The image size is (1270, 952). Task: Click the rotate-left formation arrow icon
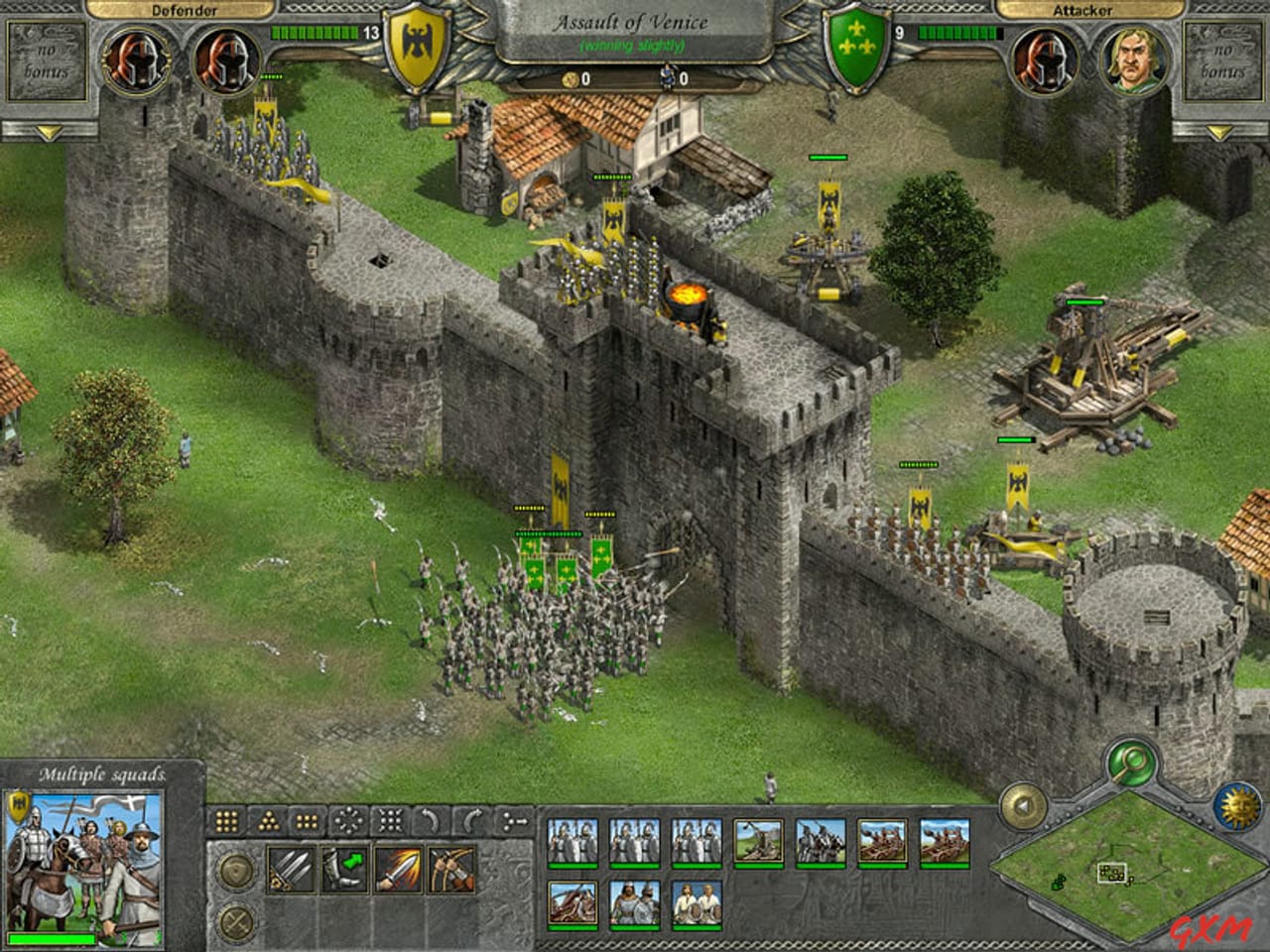tap(428, 821)
